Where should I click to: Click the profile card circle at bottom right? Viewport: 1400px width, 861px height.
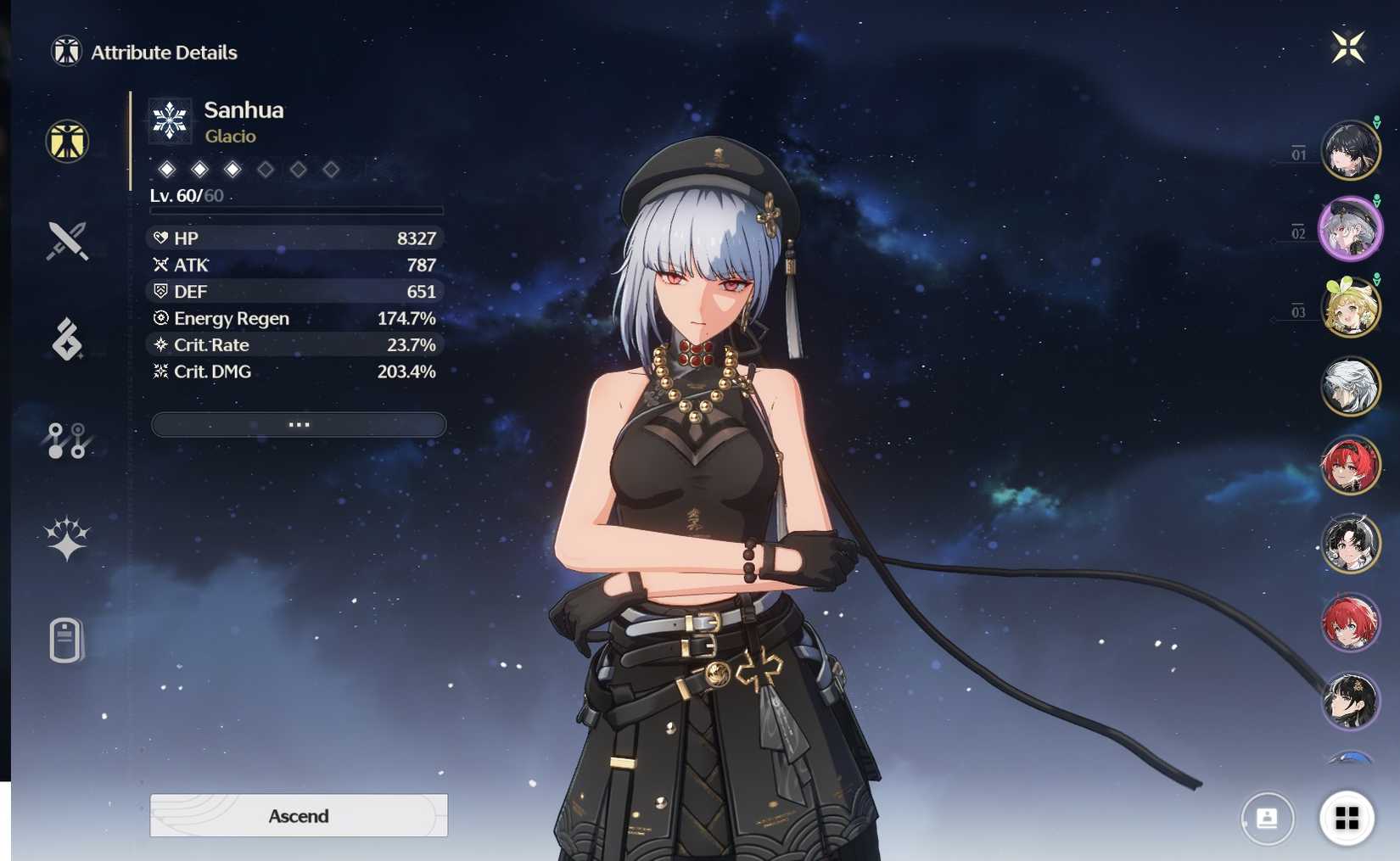click(x=1266, y=817)
